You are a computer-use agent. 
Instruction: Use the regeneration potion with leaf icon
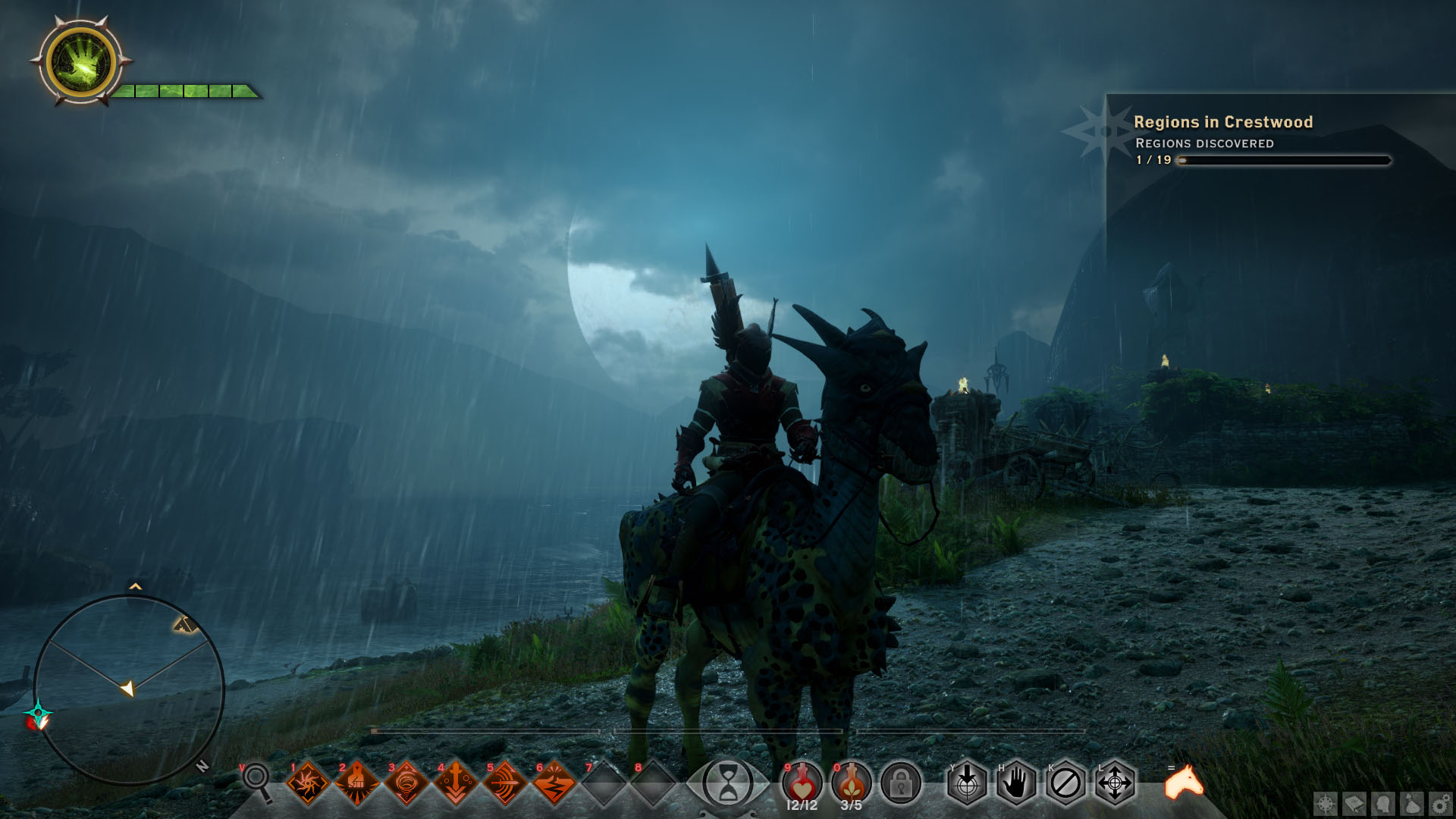click(851, 783)
